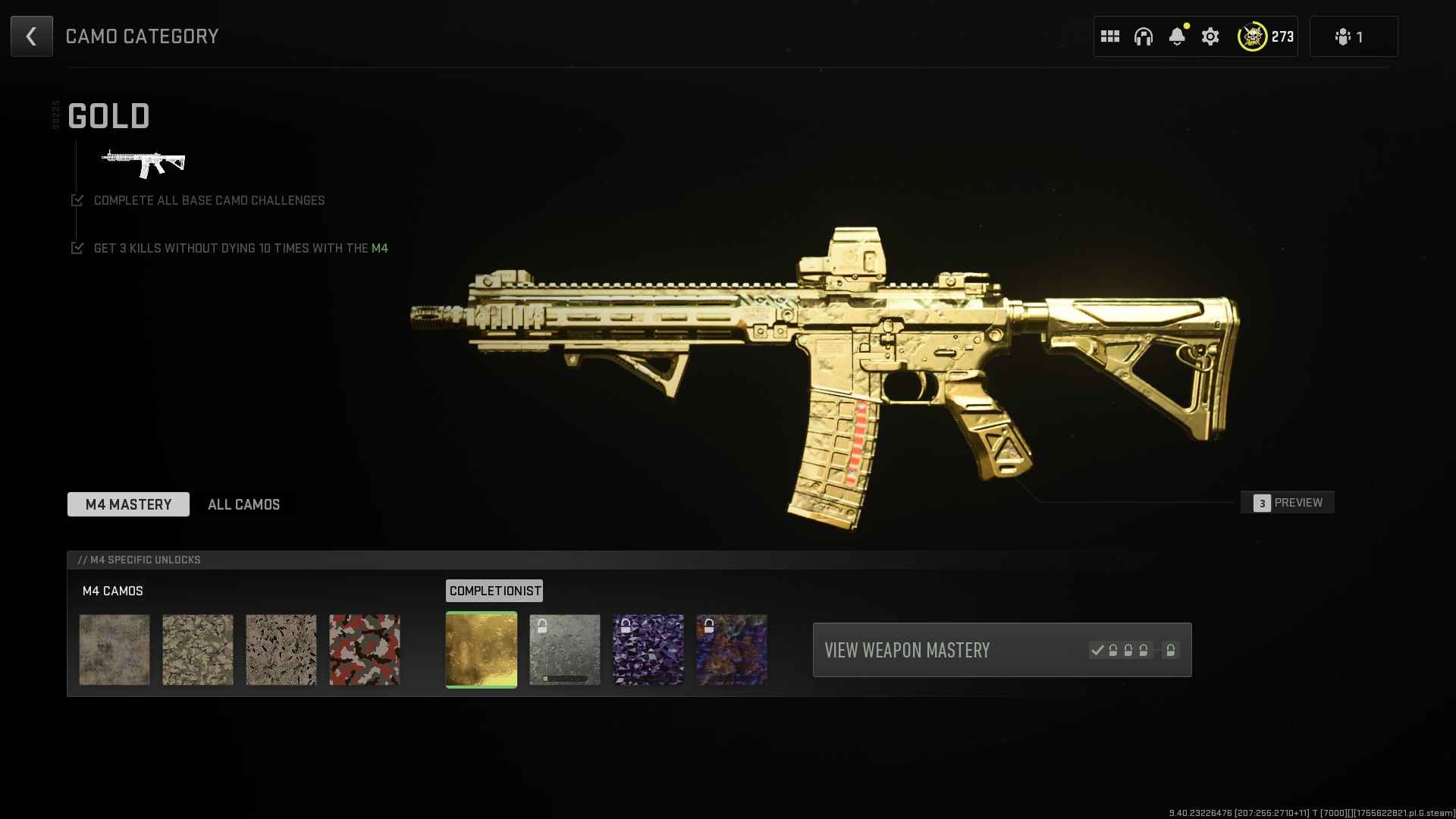1456x819 pixels.
Task: Show notifications via the bell icon
Action: [1177, 36]
